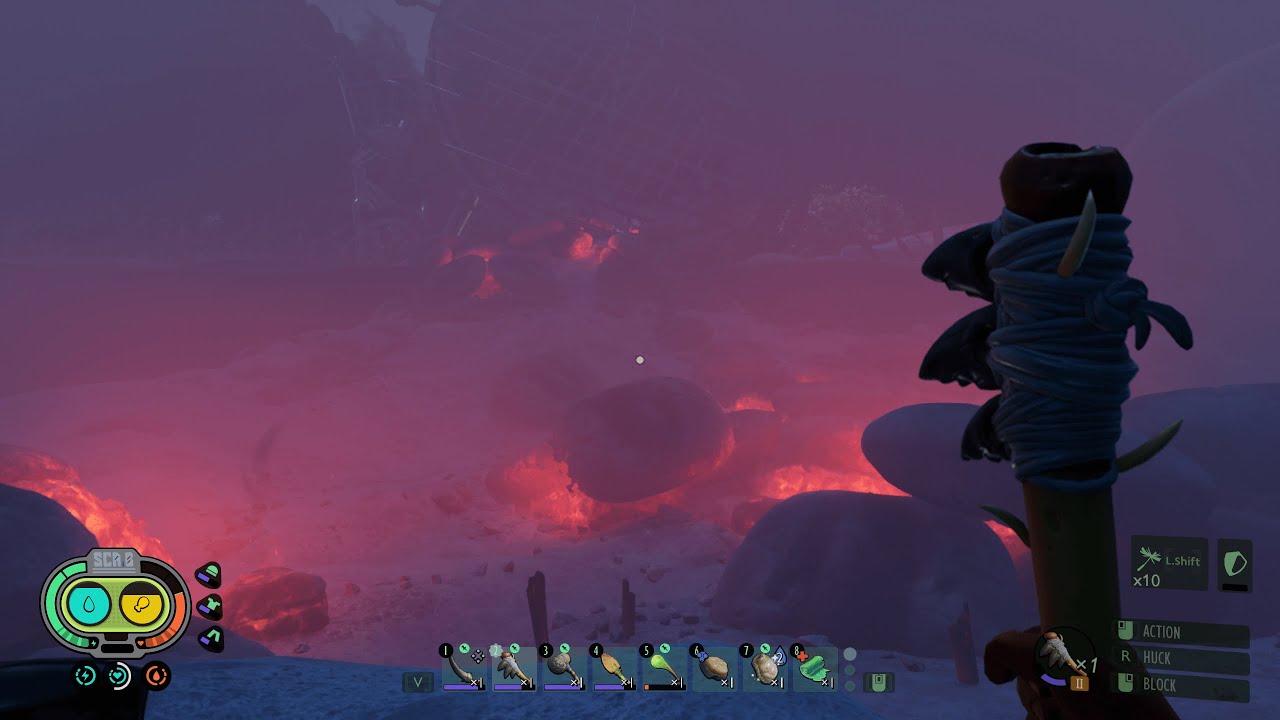The image size is (1280, 720).
Task: Click the shirt chest armor icon
Action: (x=209, y=606)
